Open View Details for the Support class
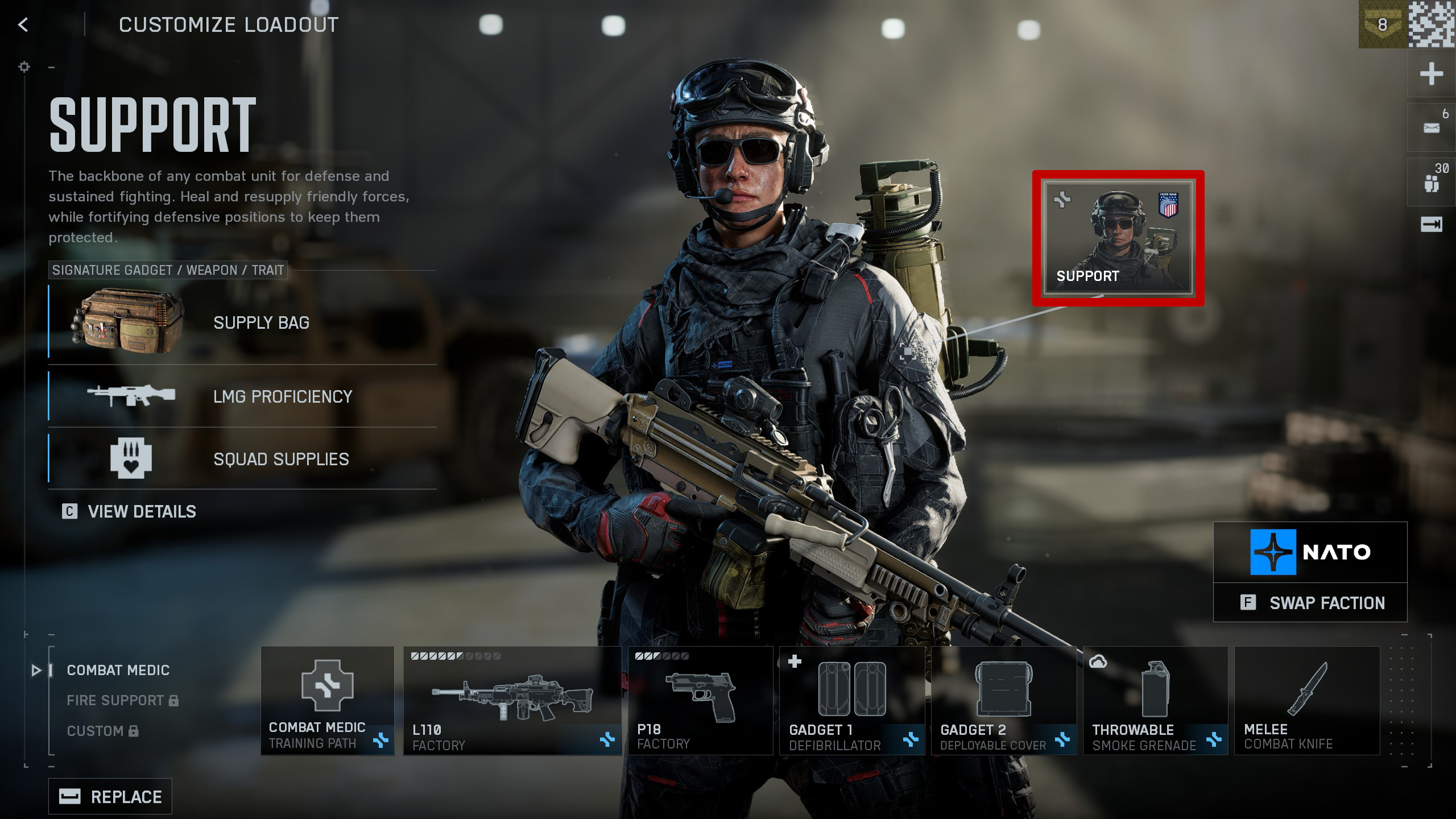Screen dimensions: 1456x819 click(x=130, y=511)
